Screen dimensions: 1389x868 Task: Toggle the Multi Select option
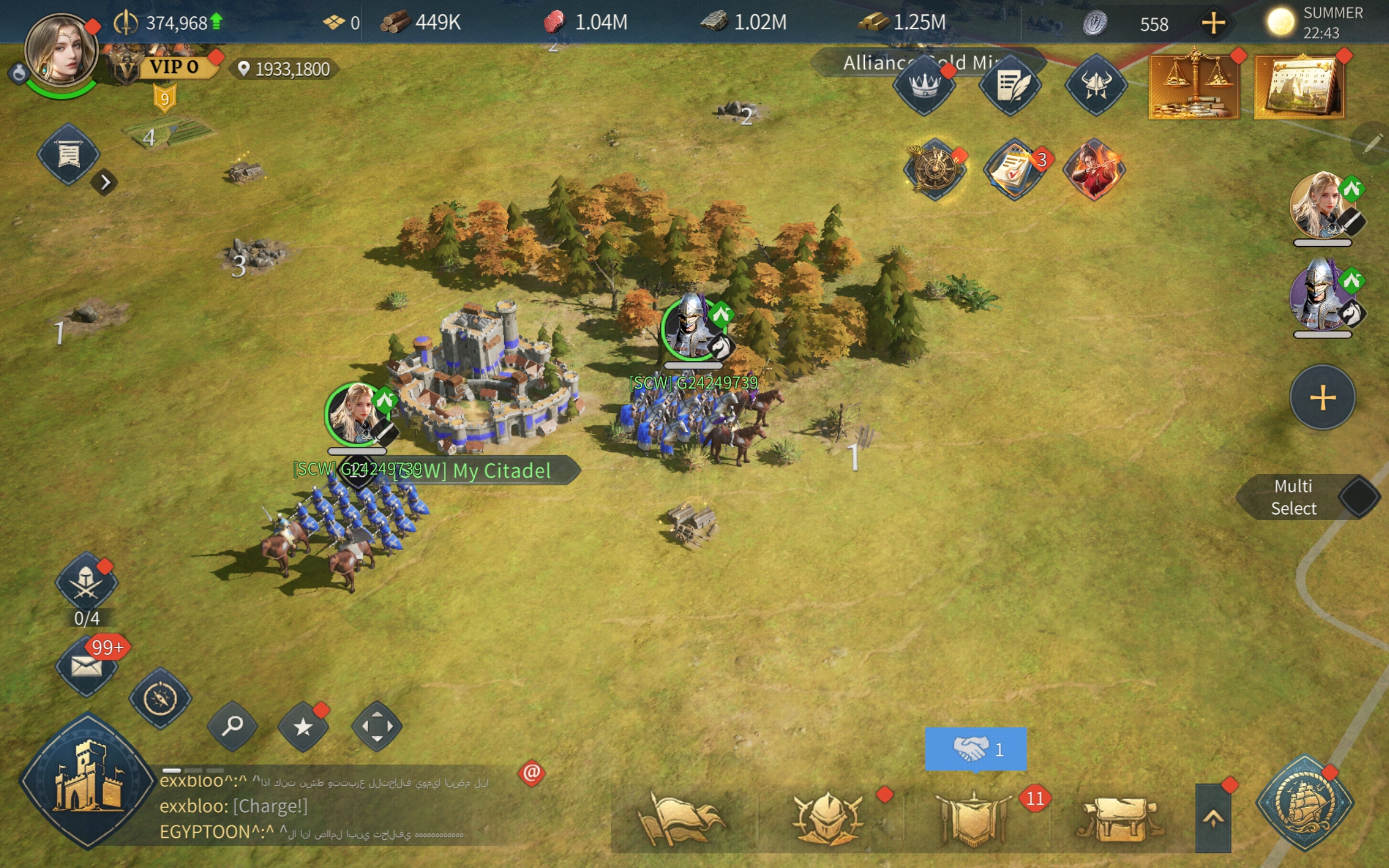[1358, 497]
